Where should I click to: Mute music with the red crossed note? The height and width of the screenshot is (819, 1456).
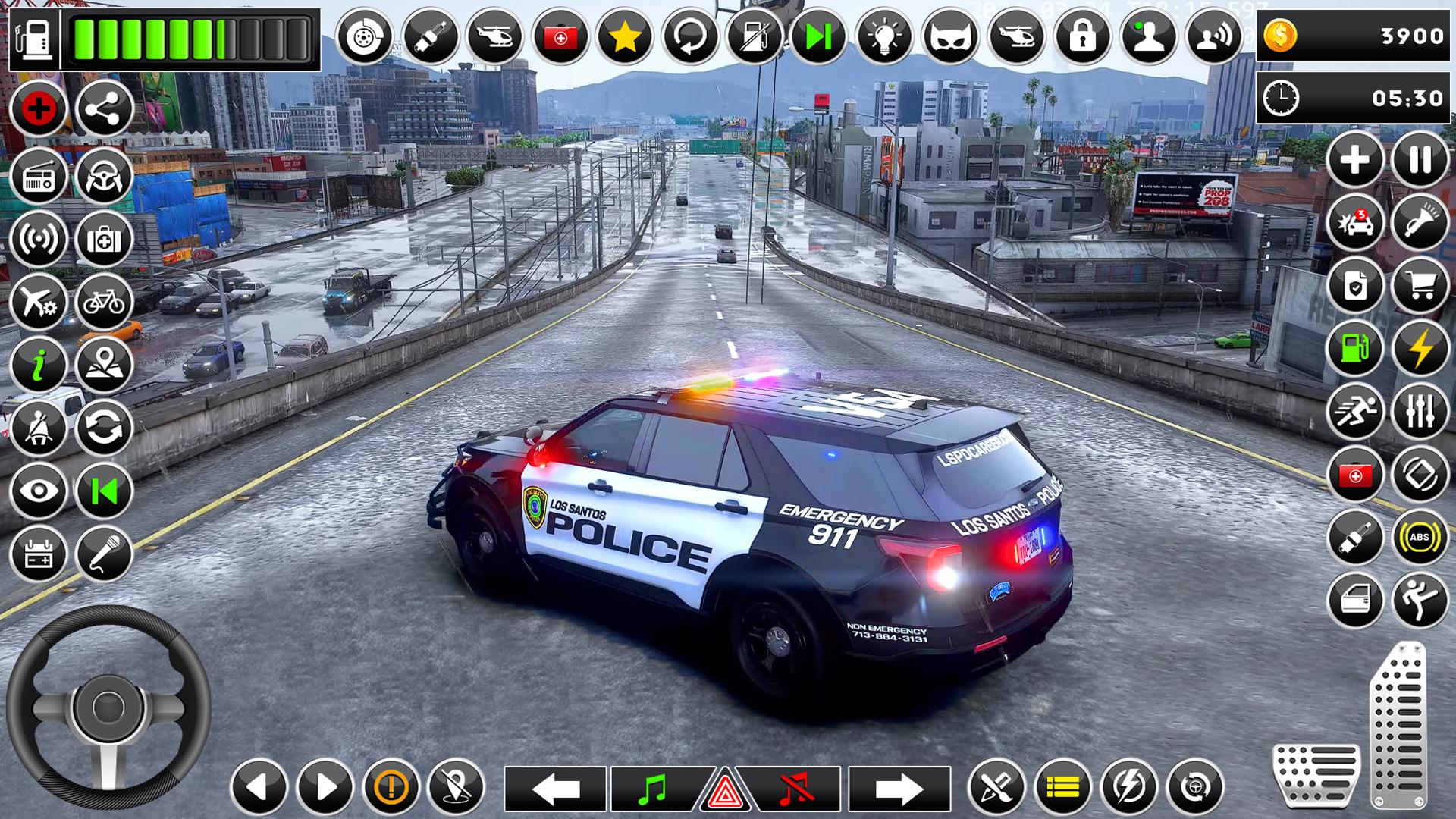[x=795, y=789]
